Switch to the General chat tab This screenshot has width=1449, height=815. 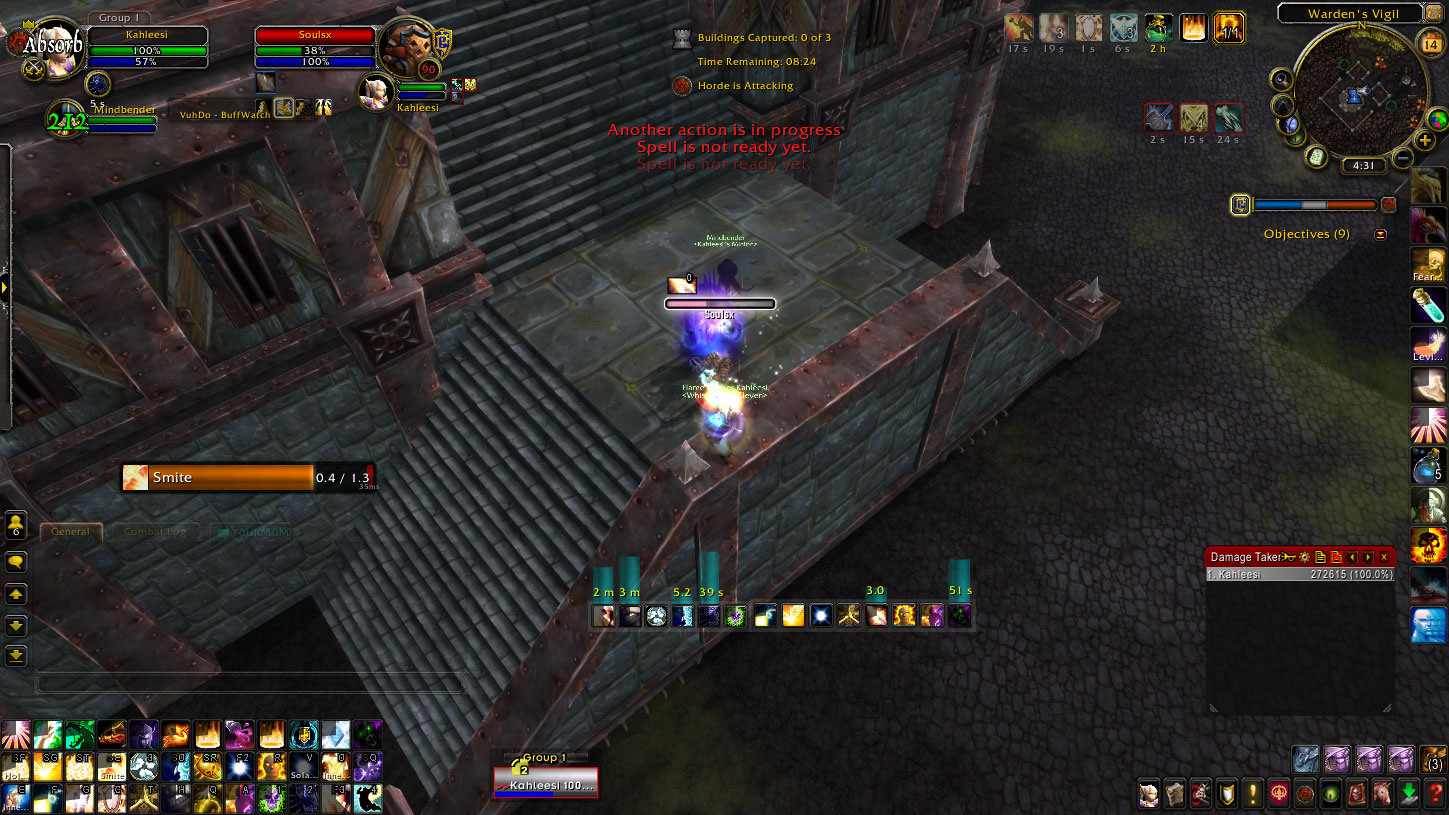point(71,532)
